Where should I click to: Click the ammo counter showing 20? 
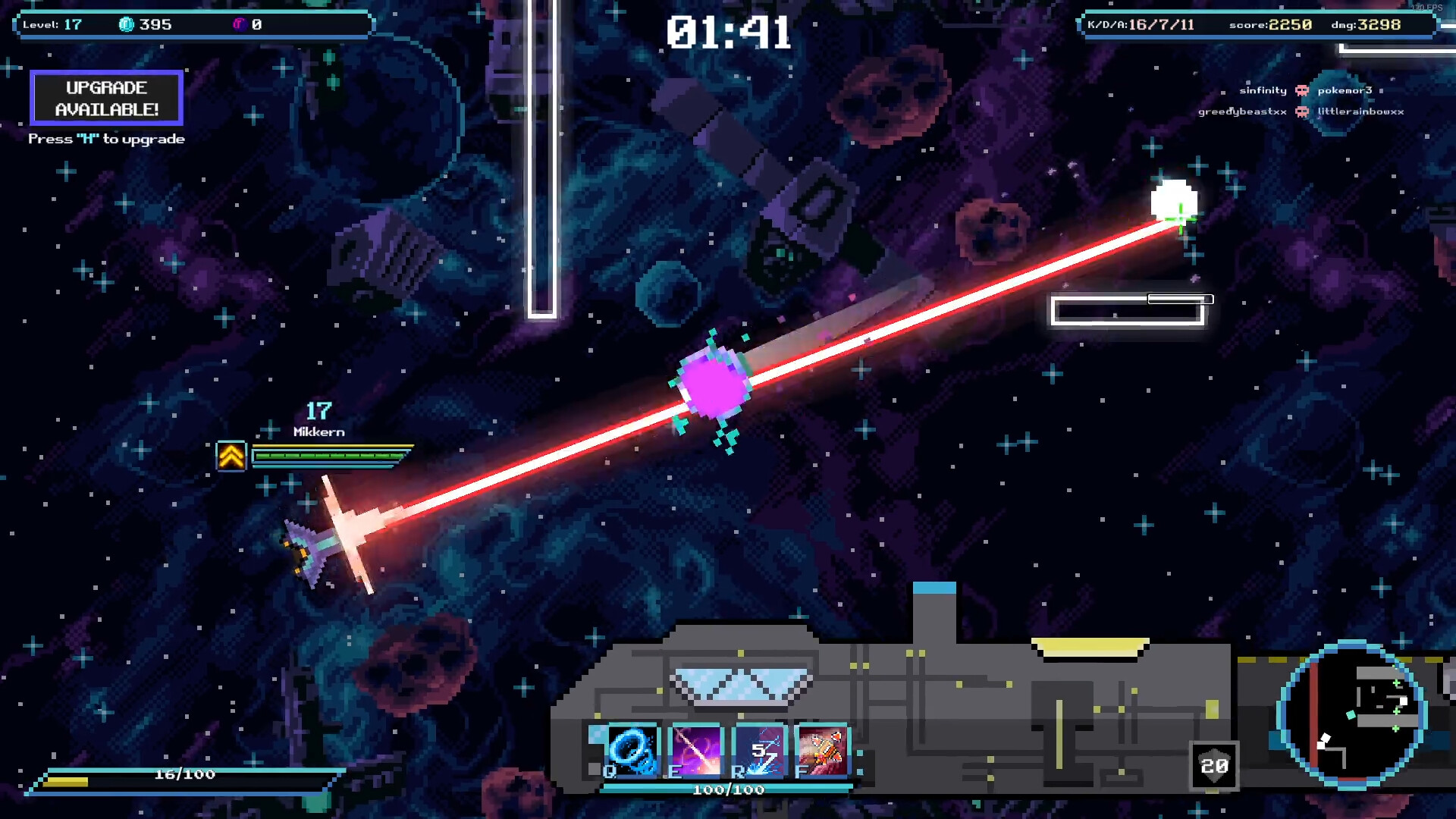(1215, 766)
